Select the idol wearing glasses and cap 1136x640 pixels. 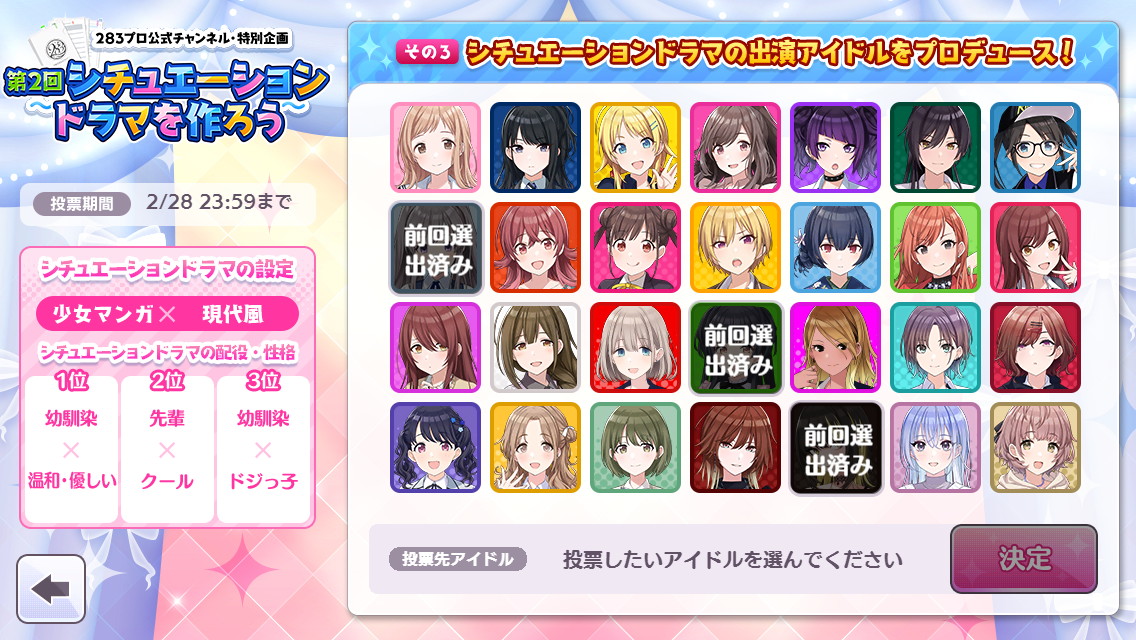coord(1035,147)
